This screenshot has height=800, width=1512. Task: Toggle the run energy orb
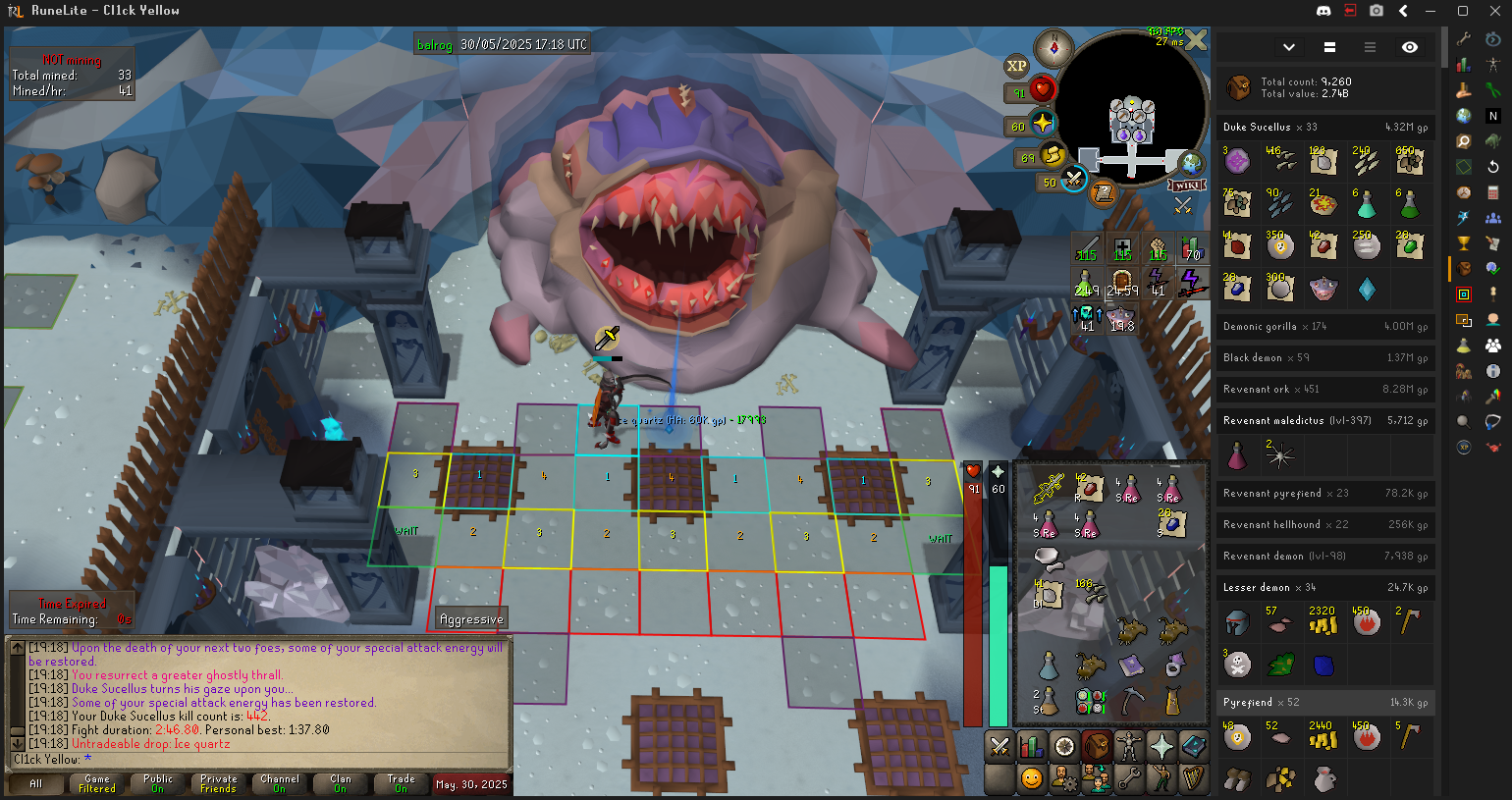coord(1053,155)
